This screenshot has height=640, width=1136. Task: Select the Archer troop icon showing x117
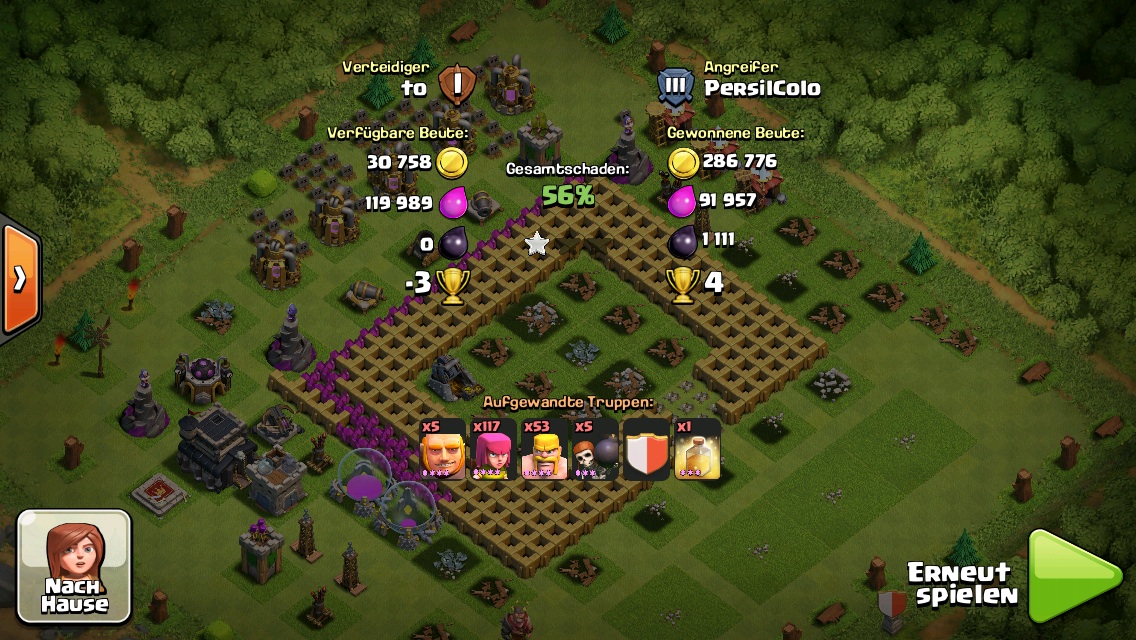(x=493, y=448)
